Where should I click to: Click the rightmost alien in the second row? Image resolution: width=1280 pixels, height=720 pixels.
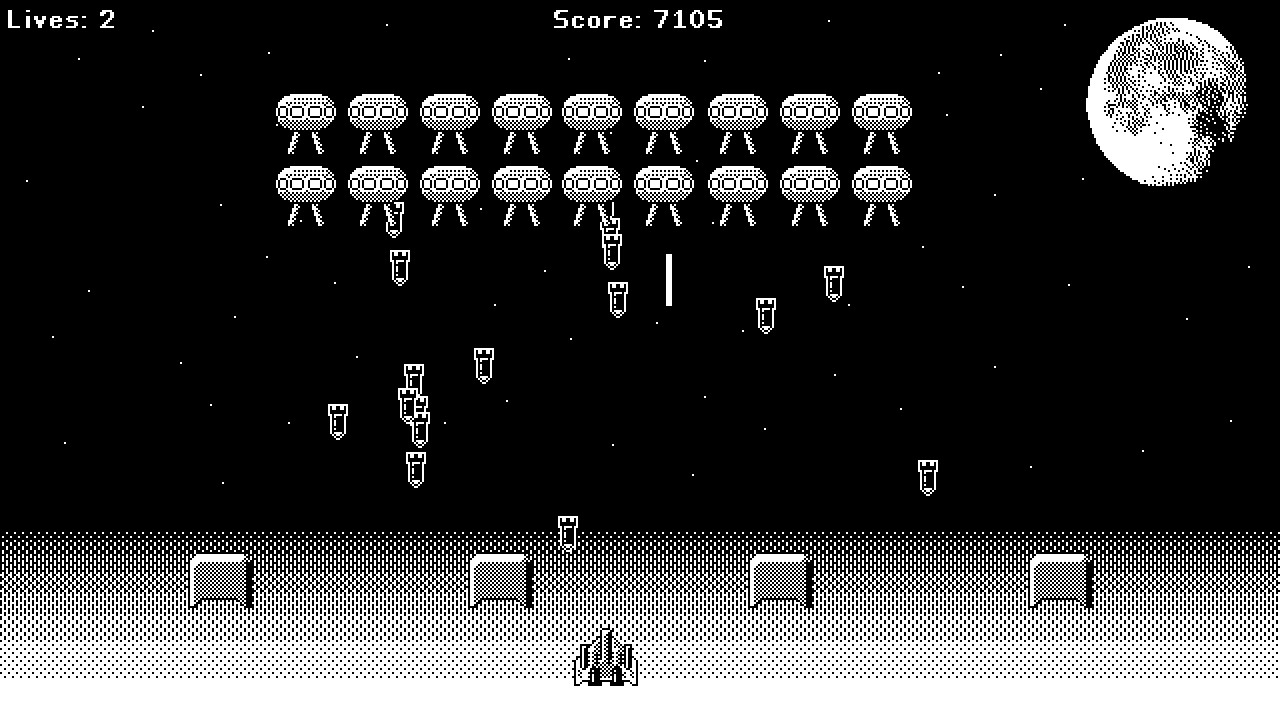[880, 185]
